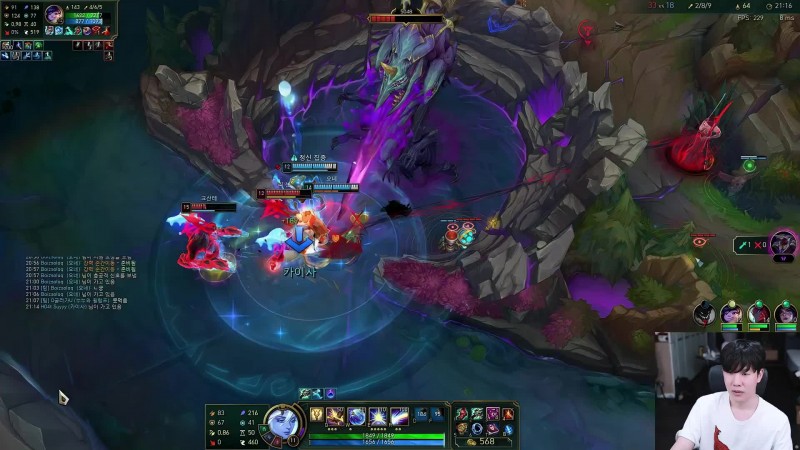Click the targeted champion portrait in the top-left panel
Viewport: 800px width, 450px height.
[55, 16]
